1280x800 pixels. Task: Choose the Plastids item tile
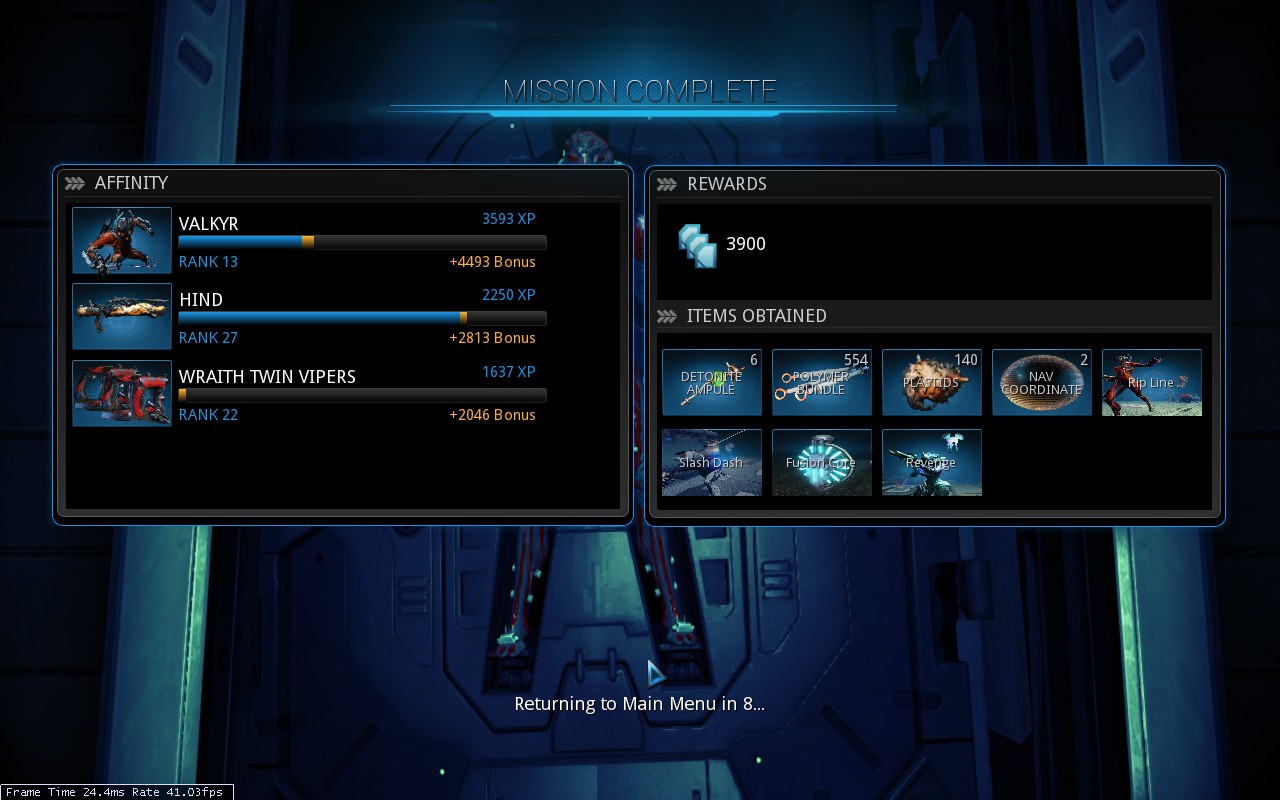(932, 382)
